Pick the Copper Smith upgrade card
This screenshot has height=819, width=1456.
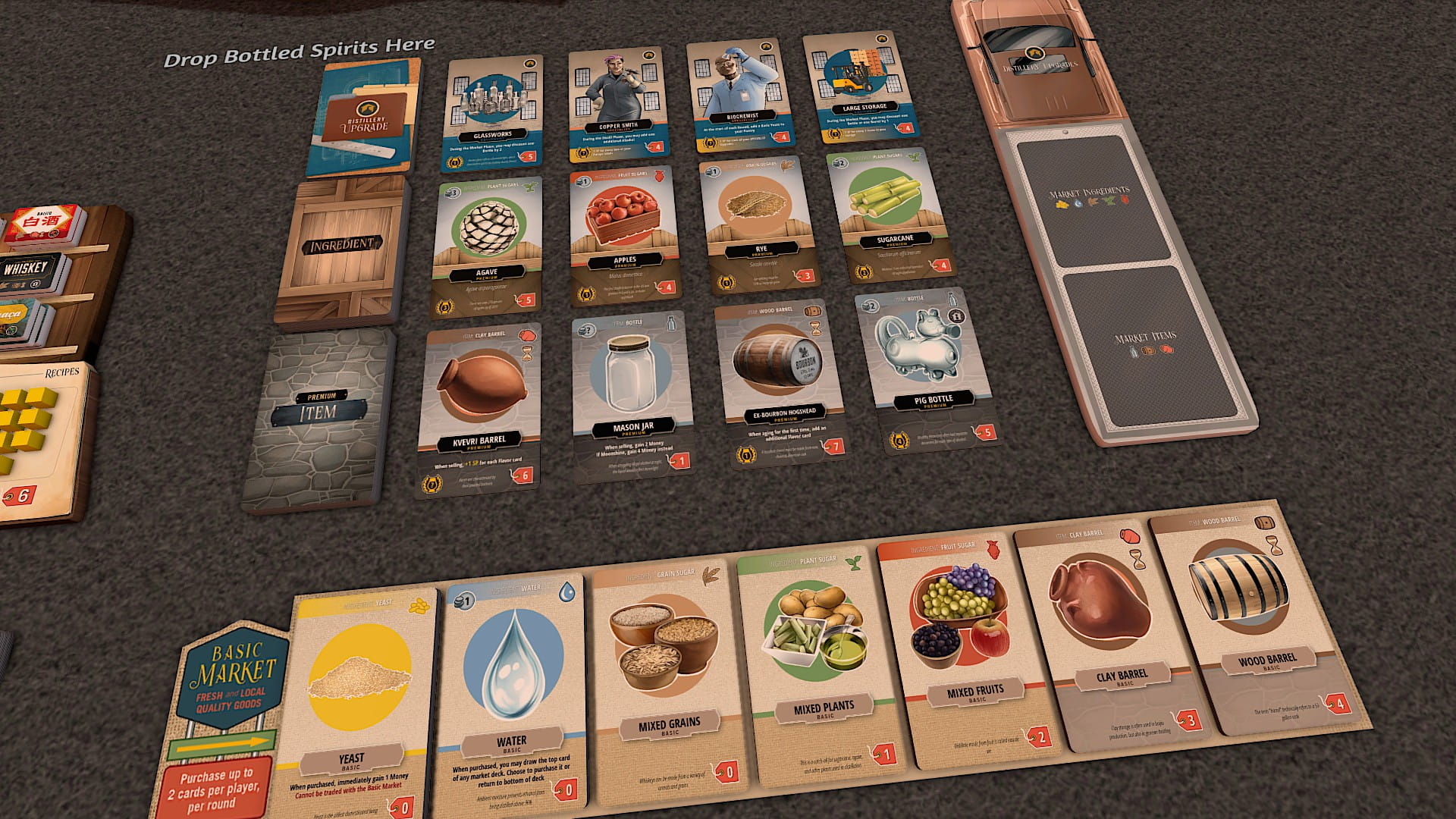(617, 103)
